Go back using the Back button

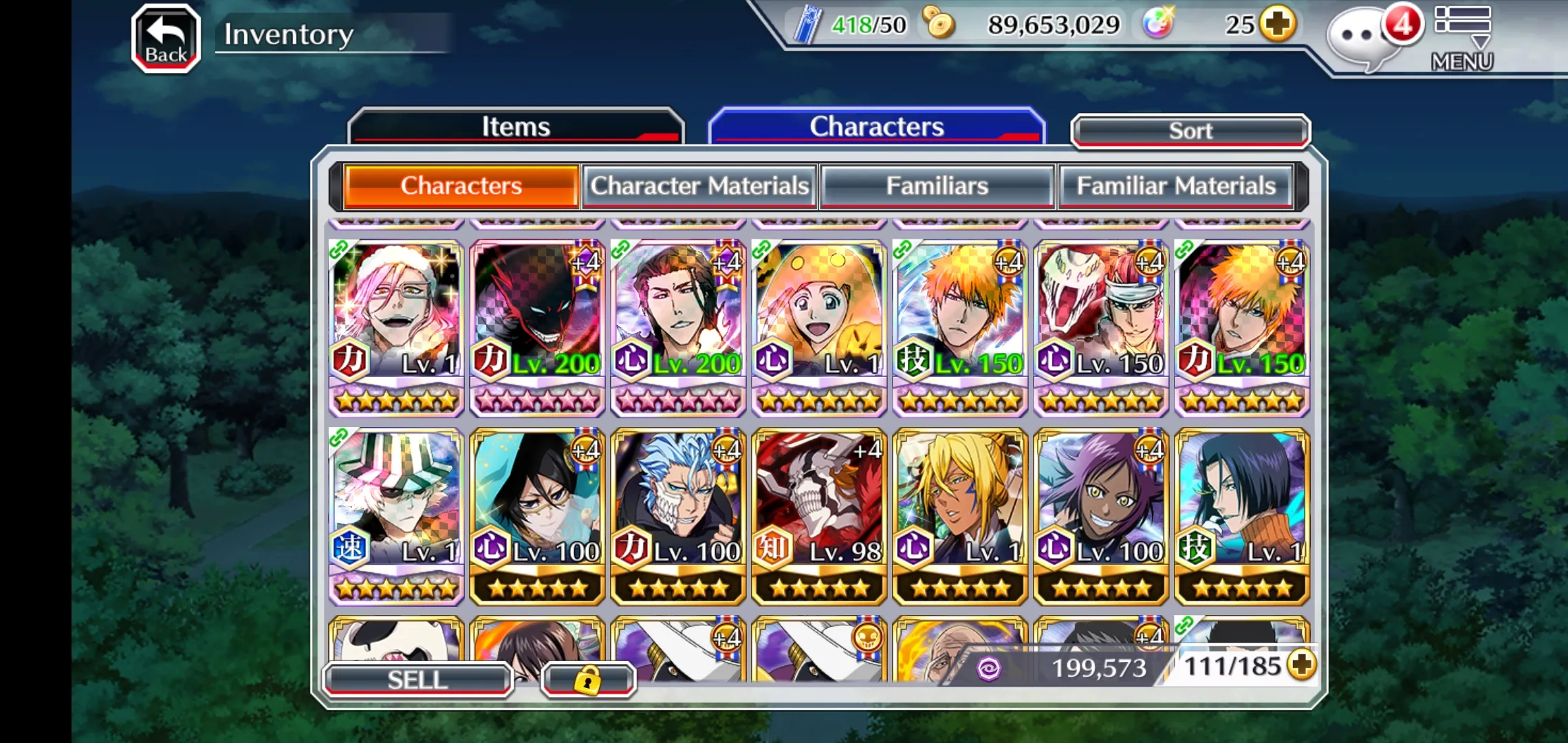[x=166, y=39]
